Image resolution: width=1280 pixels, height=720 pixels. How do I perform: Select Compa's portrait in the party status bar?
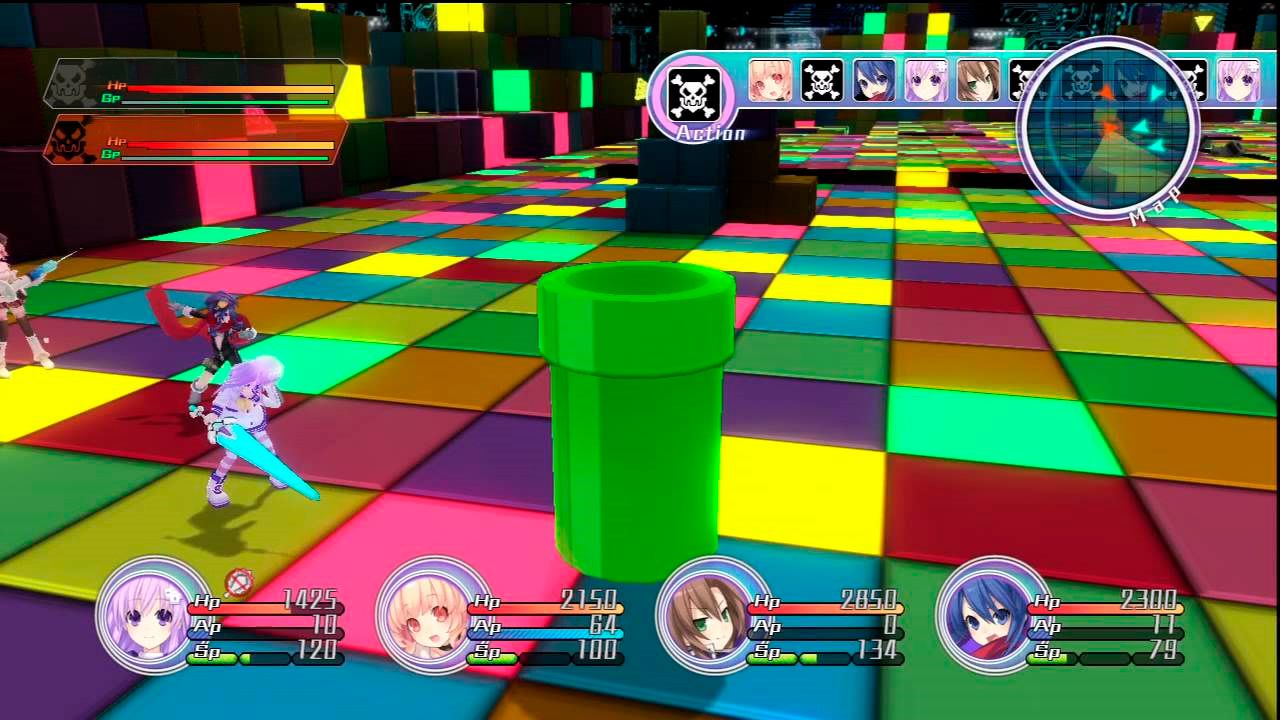437,617
